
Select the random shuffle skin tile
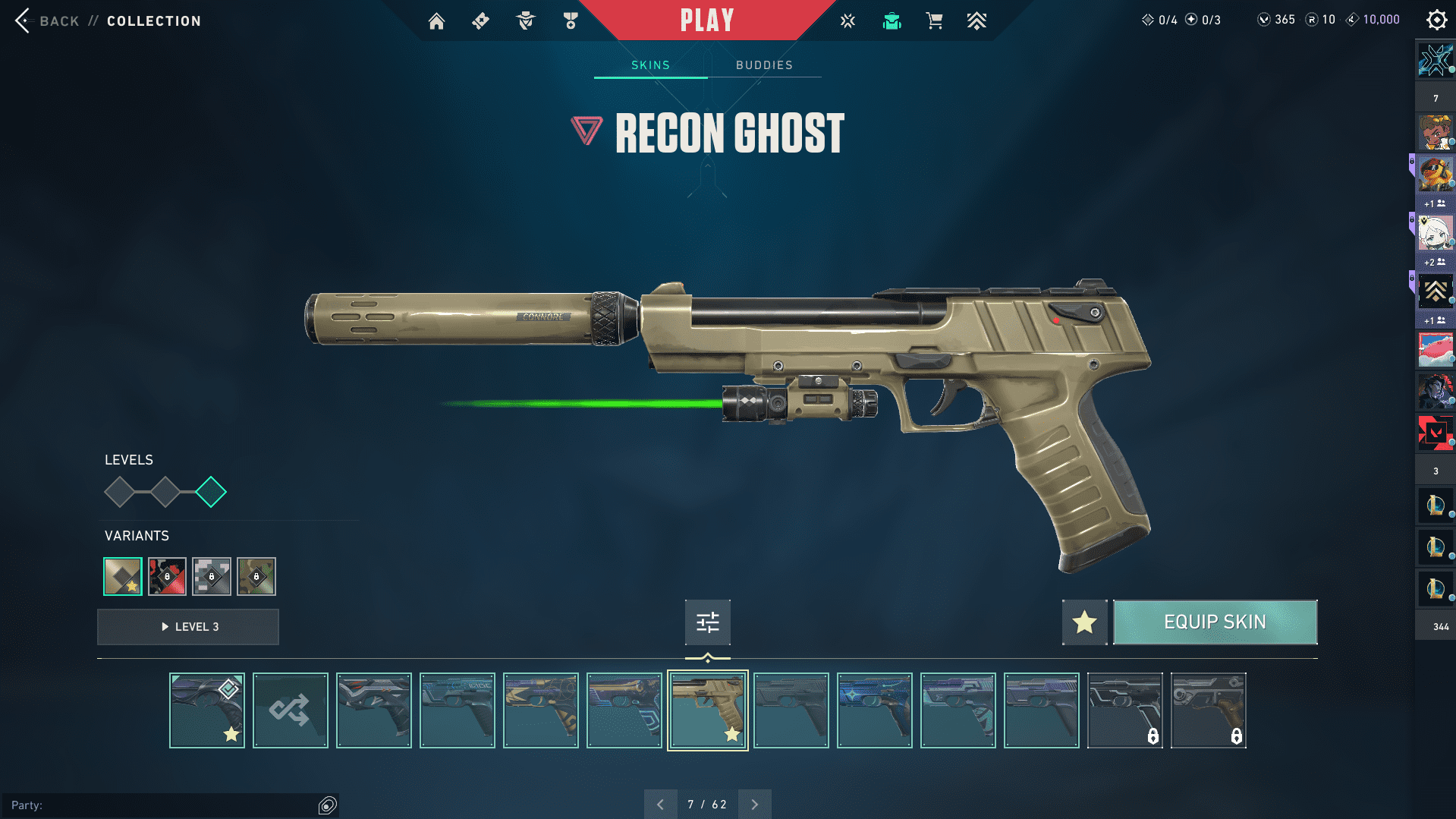(290, 710)
